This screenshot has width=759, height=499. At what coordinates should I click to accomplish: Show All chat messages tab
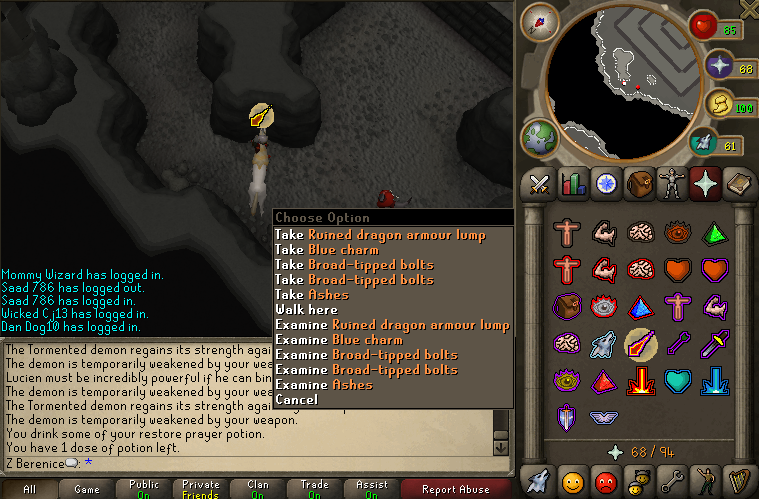pos(29,489)
